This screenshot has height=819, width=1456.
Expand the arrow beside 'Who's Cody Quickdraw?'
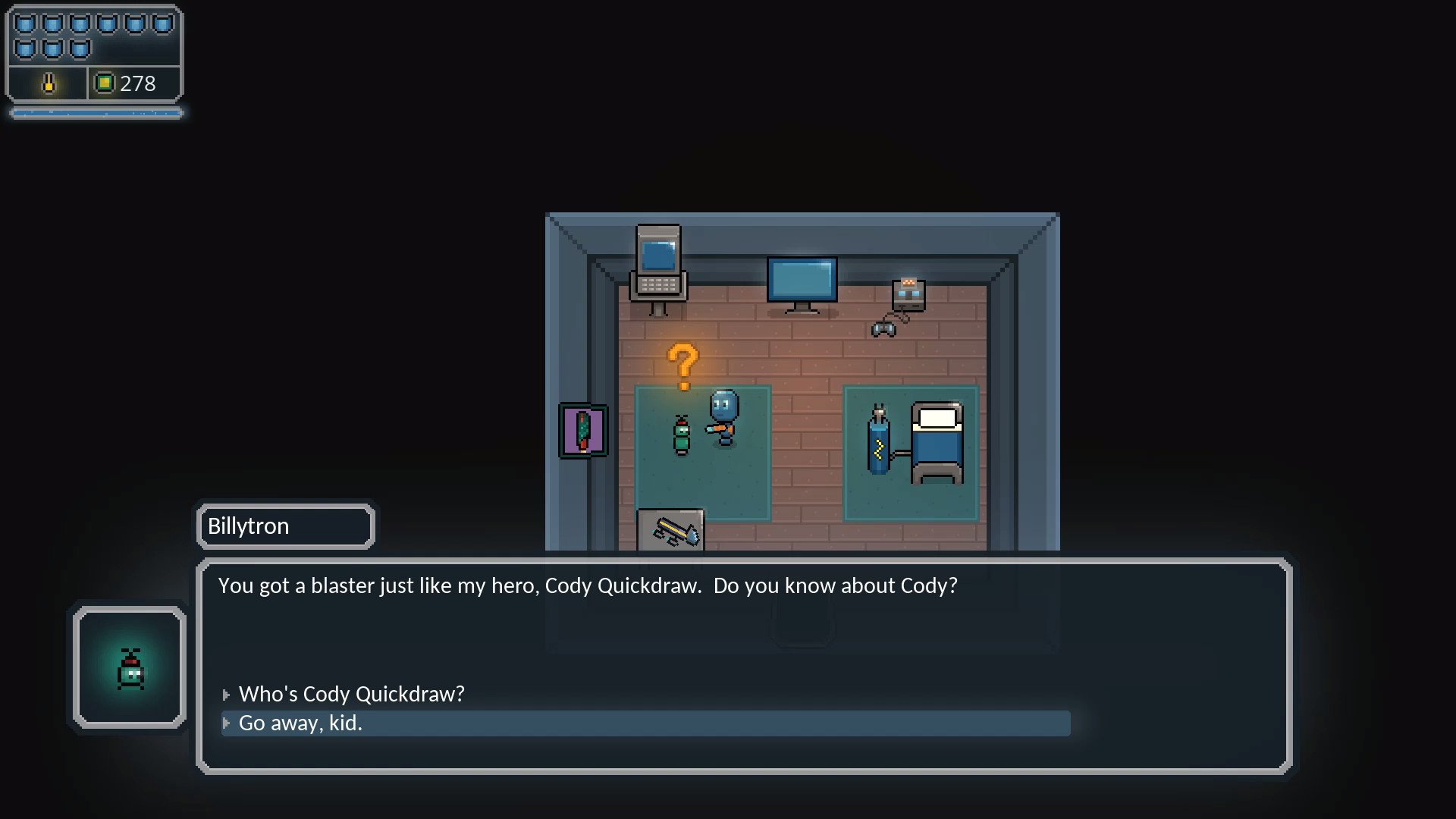pyautogui.click(x=227, y=694)
